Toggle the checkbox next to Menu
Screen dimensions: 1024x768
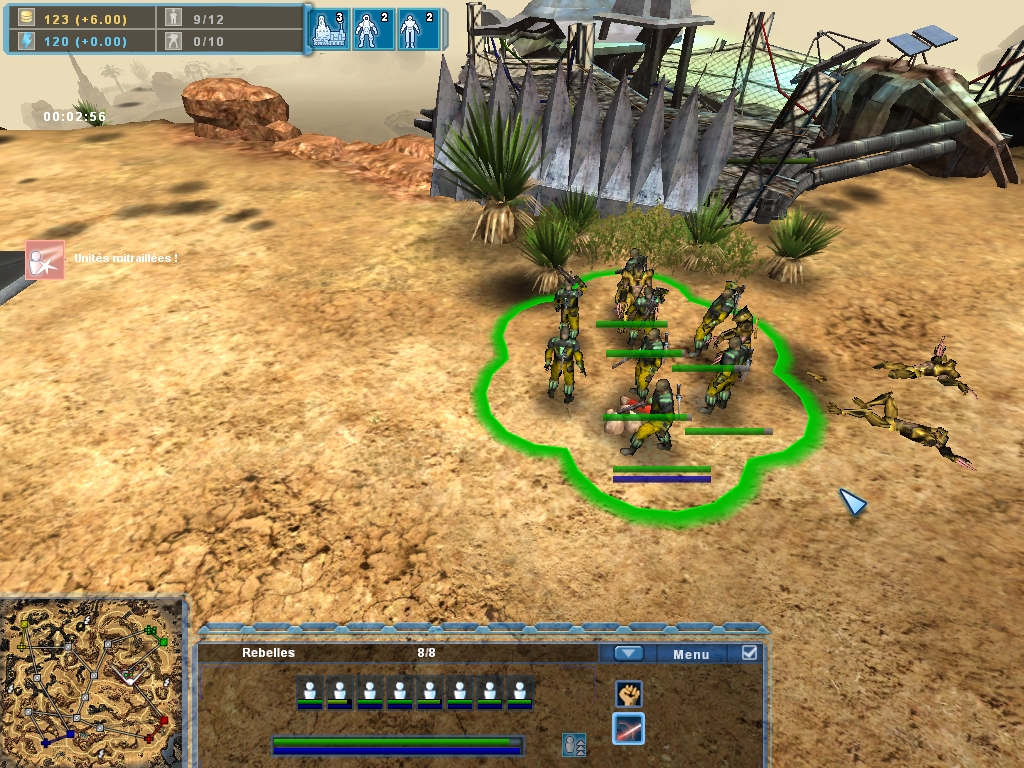pos(749,653)
